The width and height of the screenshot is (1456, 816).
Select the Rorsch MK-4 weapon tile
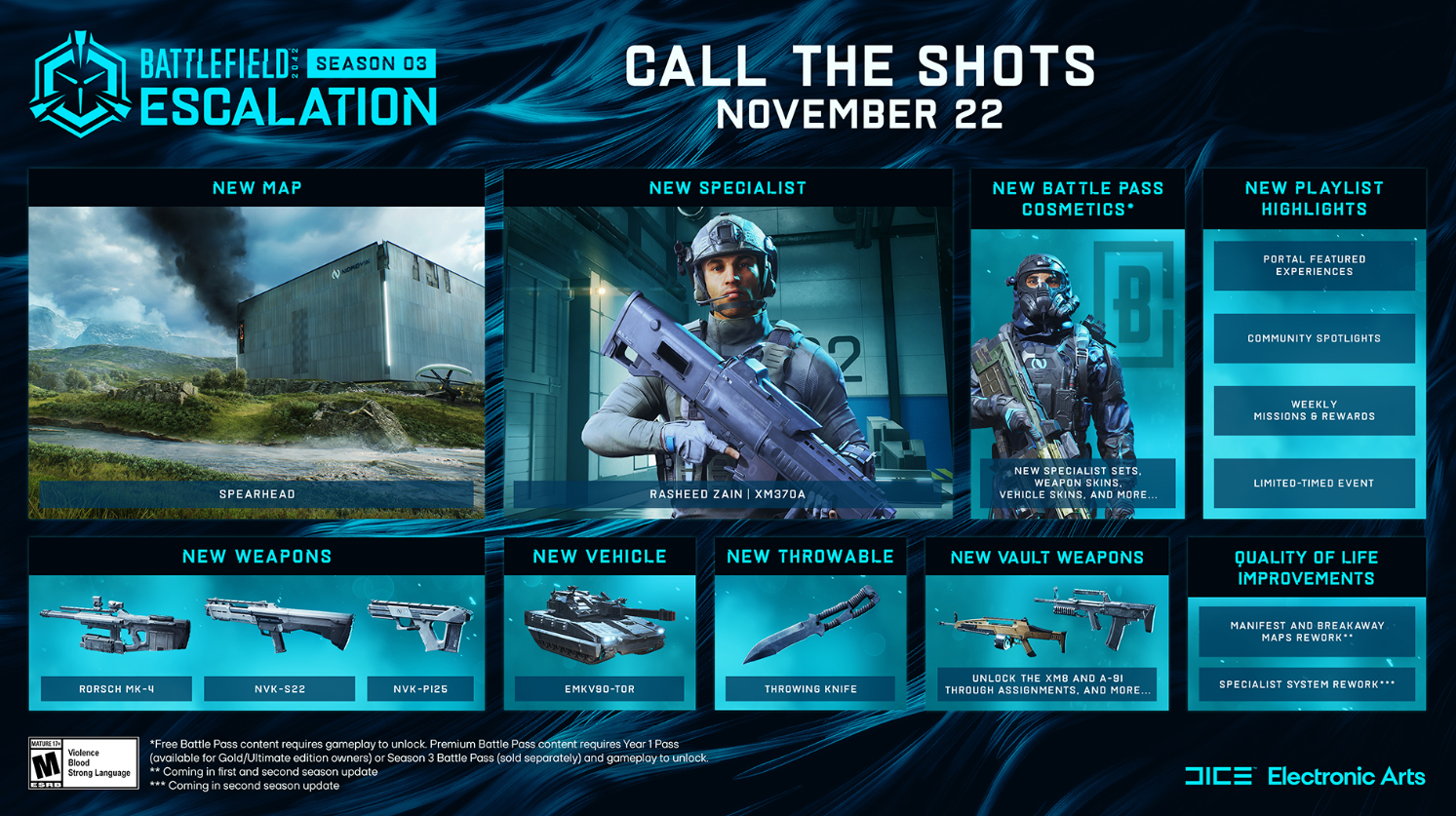pyautogui.click(x=116, y=643)
